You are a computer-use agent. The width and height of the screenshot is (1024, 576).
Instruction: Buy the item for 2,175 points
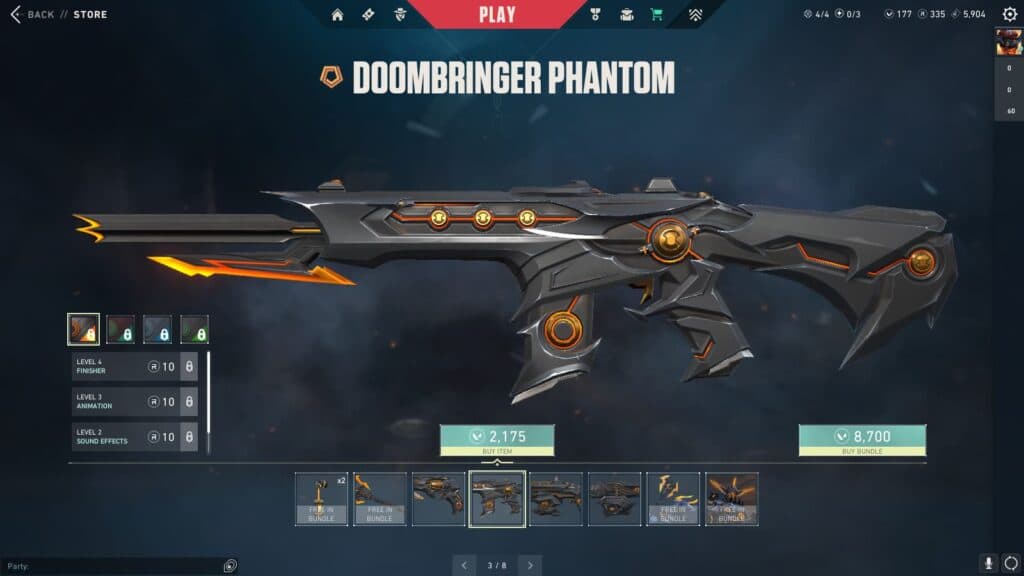click(x=497, y=440)
